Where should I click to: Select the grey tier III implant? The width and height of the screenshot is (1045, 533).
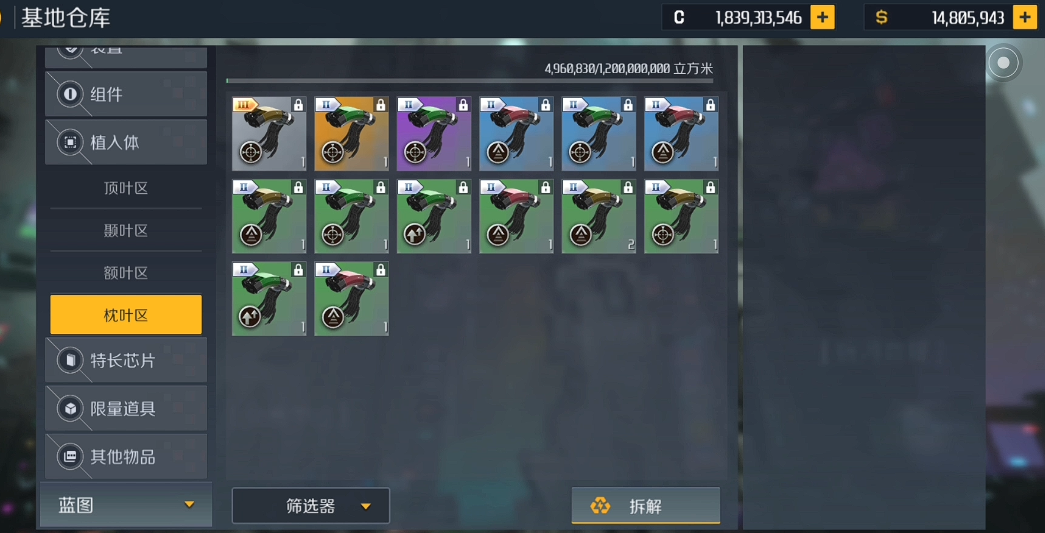pyautogui.click(x=269, y=134)
